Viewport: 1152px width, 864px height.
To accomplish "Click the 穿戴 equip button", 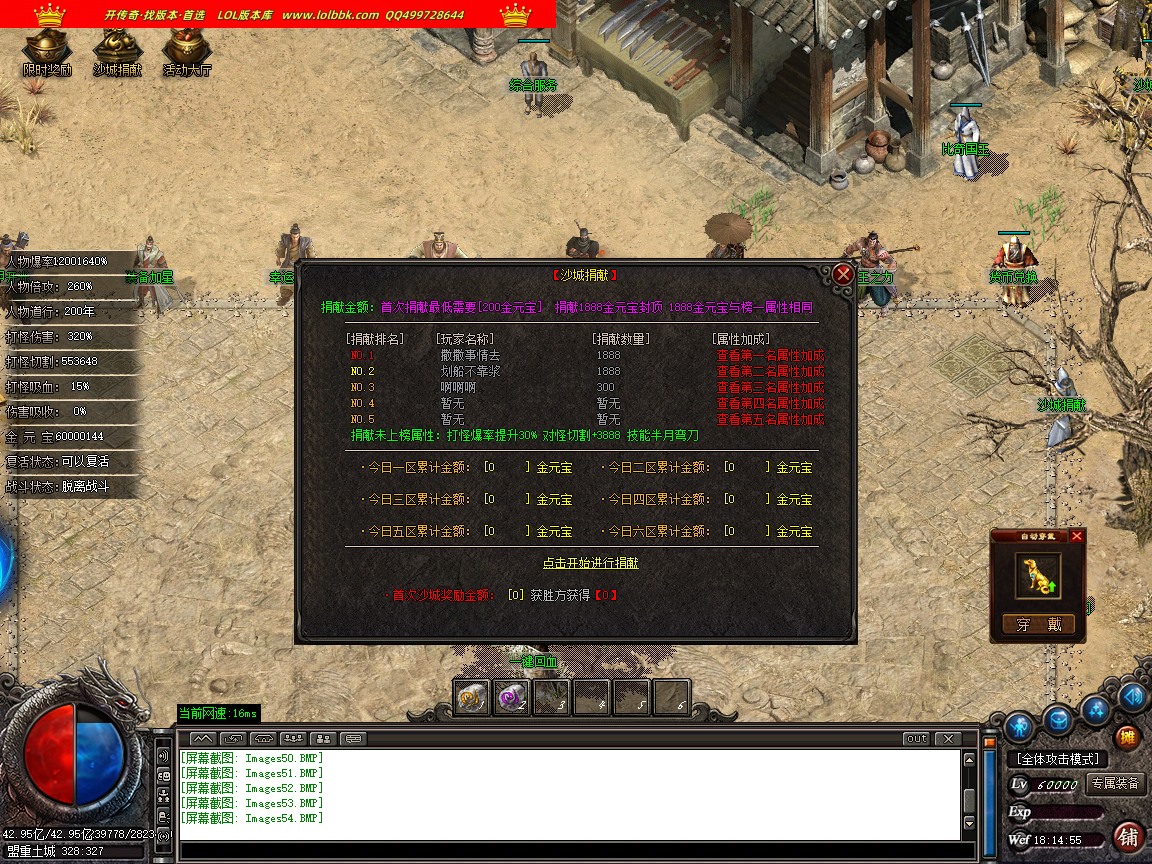I will pyautogui.click(x=1038, y=625).
